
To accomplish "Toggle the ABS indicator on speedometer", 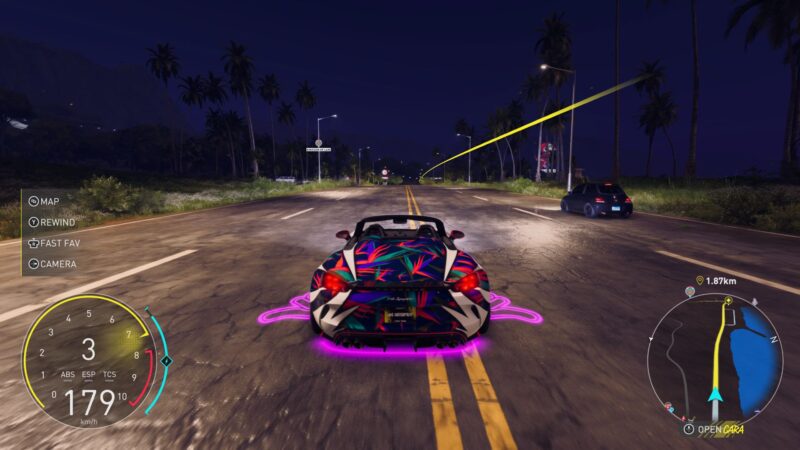I will pyautogui.click(x=67, y=375).
